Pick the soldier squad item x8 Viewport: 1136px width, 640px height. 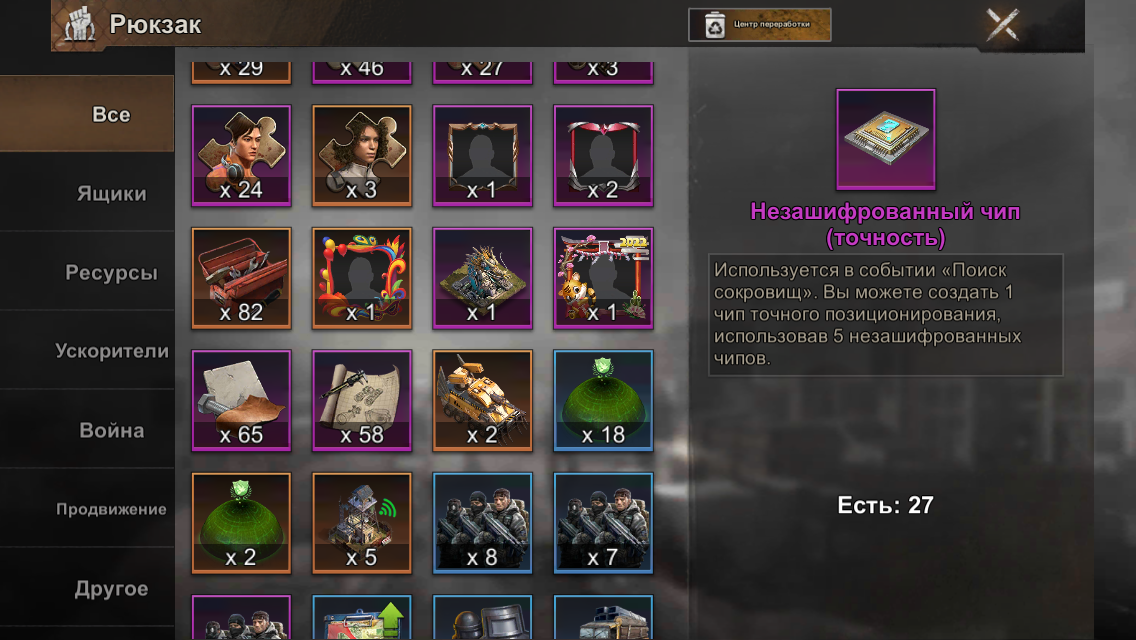click(483, 522)
